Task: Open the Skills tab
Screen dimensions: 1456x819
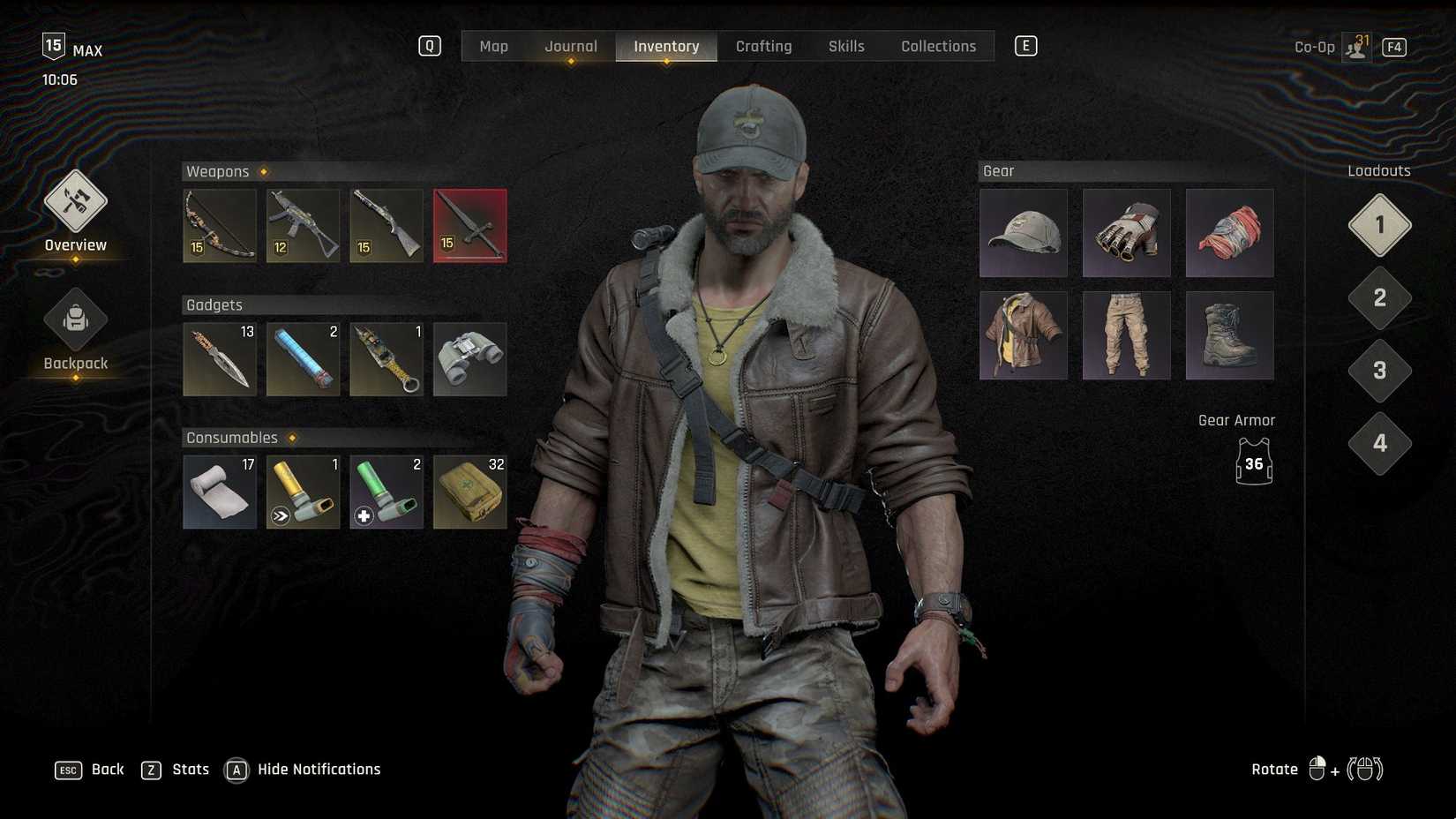Action: click(845, 46)
